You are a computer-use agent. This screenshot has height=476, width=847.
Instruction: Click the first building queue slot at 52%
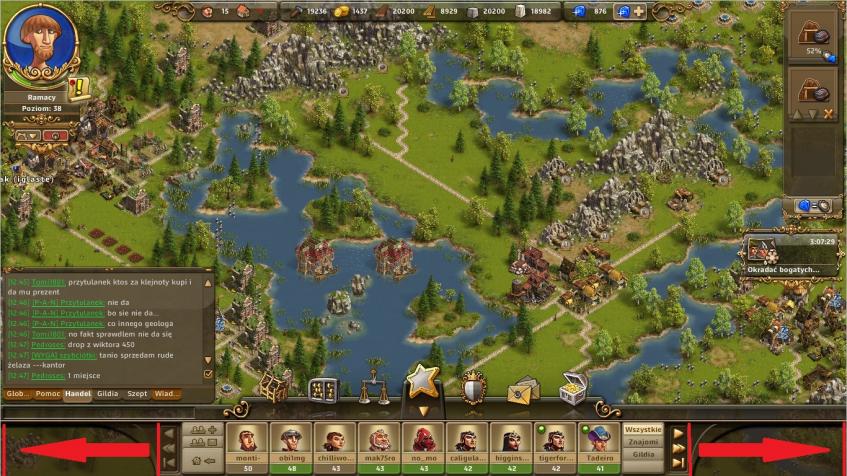point(811,35)
